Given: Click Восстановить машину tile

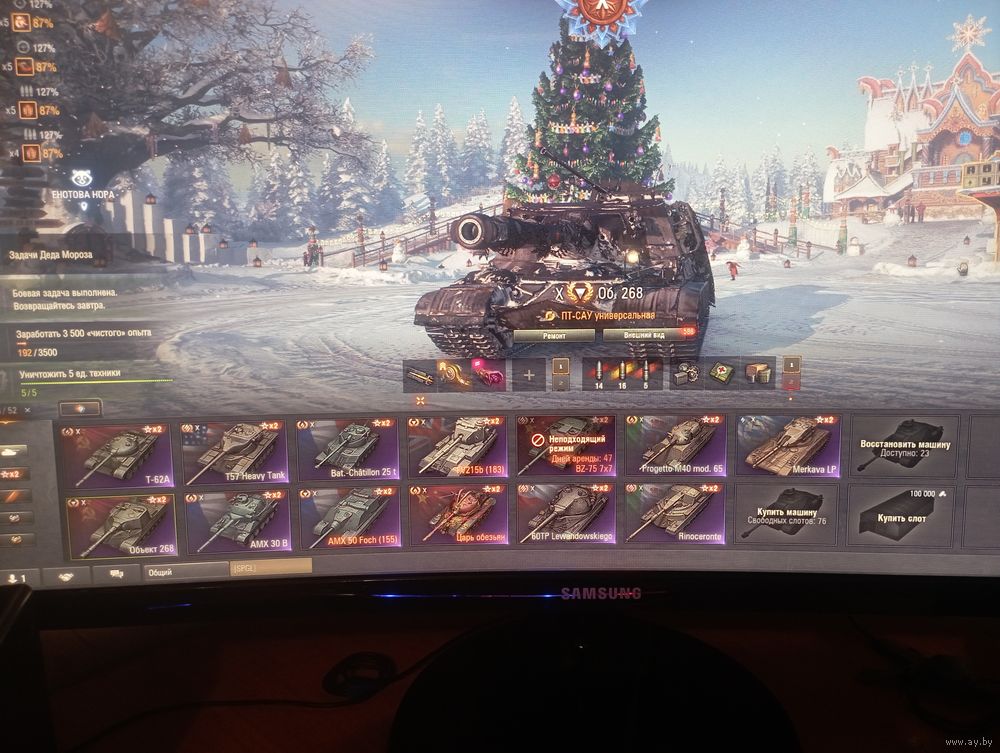Looking at the screenshot, I should coord(902,447).
